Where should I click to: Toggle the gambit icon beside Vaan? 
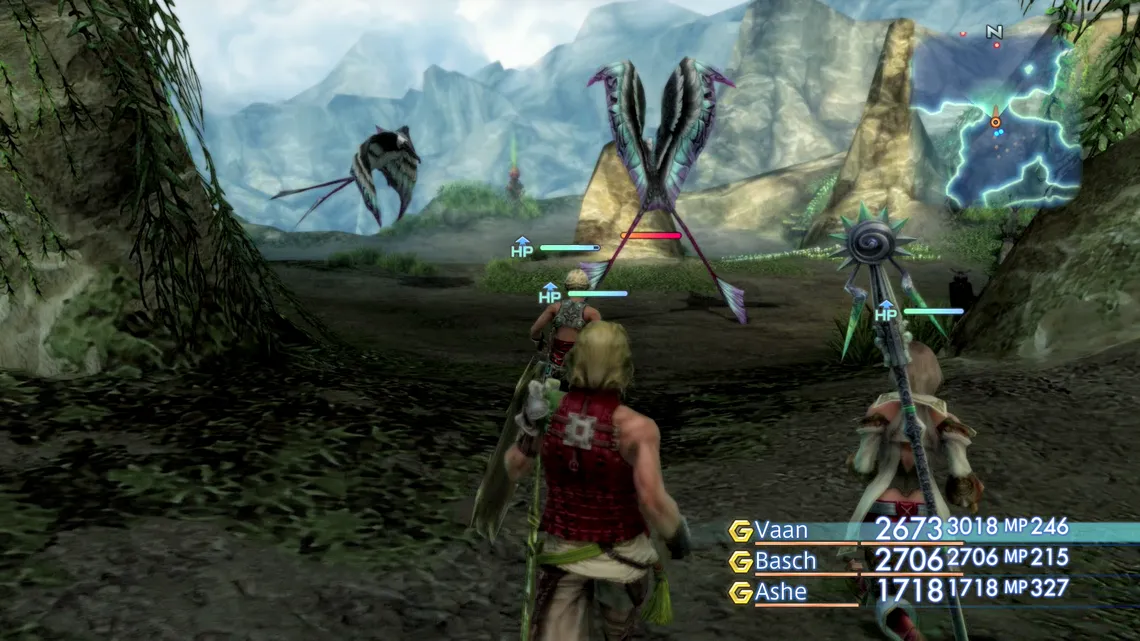[740, 531]
